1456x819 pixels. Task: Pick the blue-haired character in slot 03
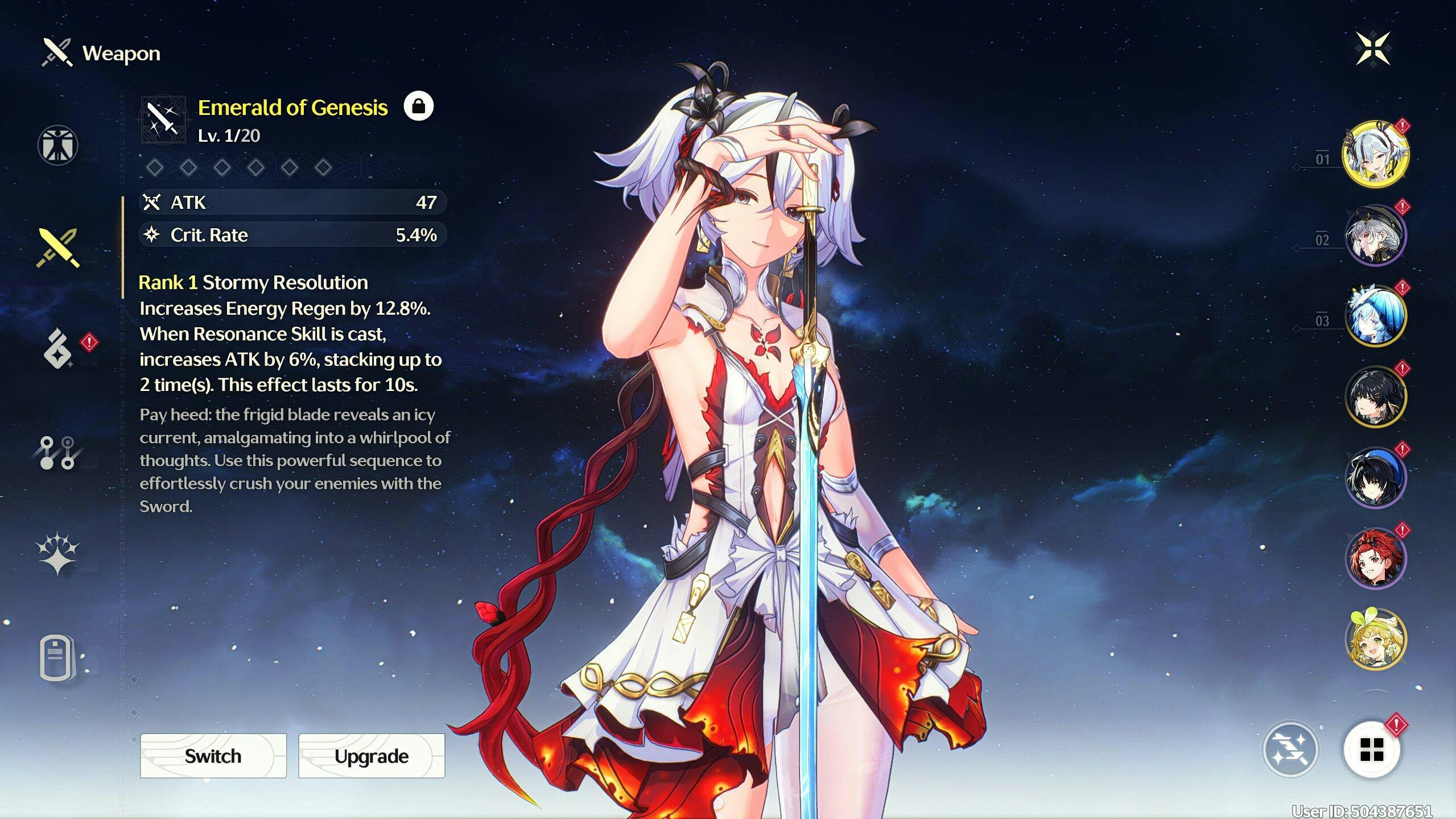click(1375, 316)
